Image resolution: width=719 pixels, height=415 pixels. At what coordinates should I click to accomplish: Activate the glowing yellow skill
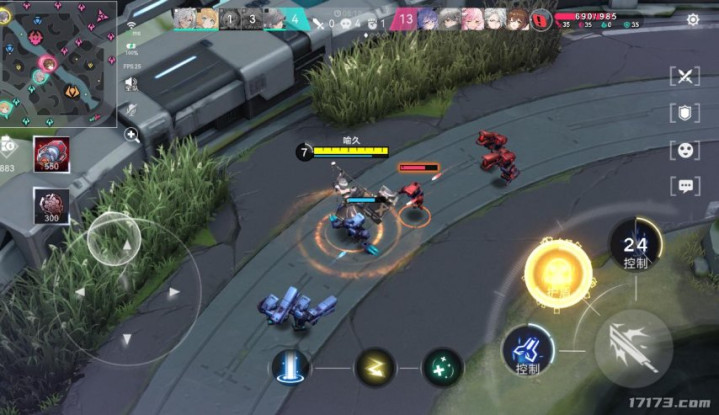557,273
